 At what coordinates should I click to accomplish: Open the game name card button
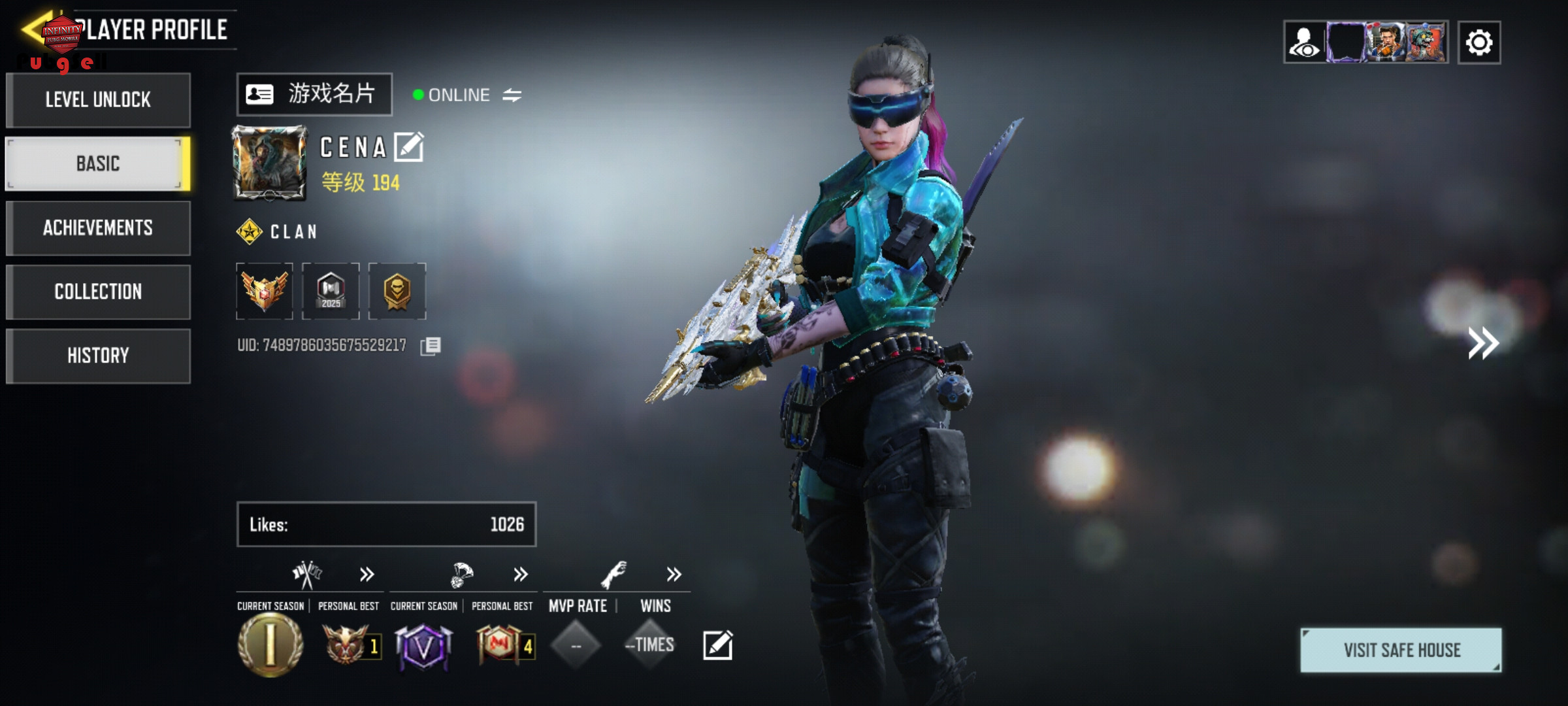tap(314, 94)
